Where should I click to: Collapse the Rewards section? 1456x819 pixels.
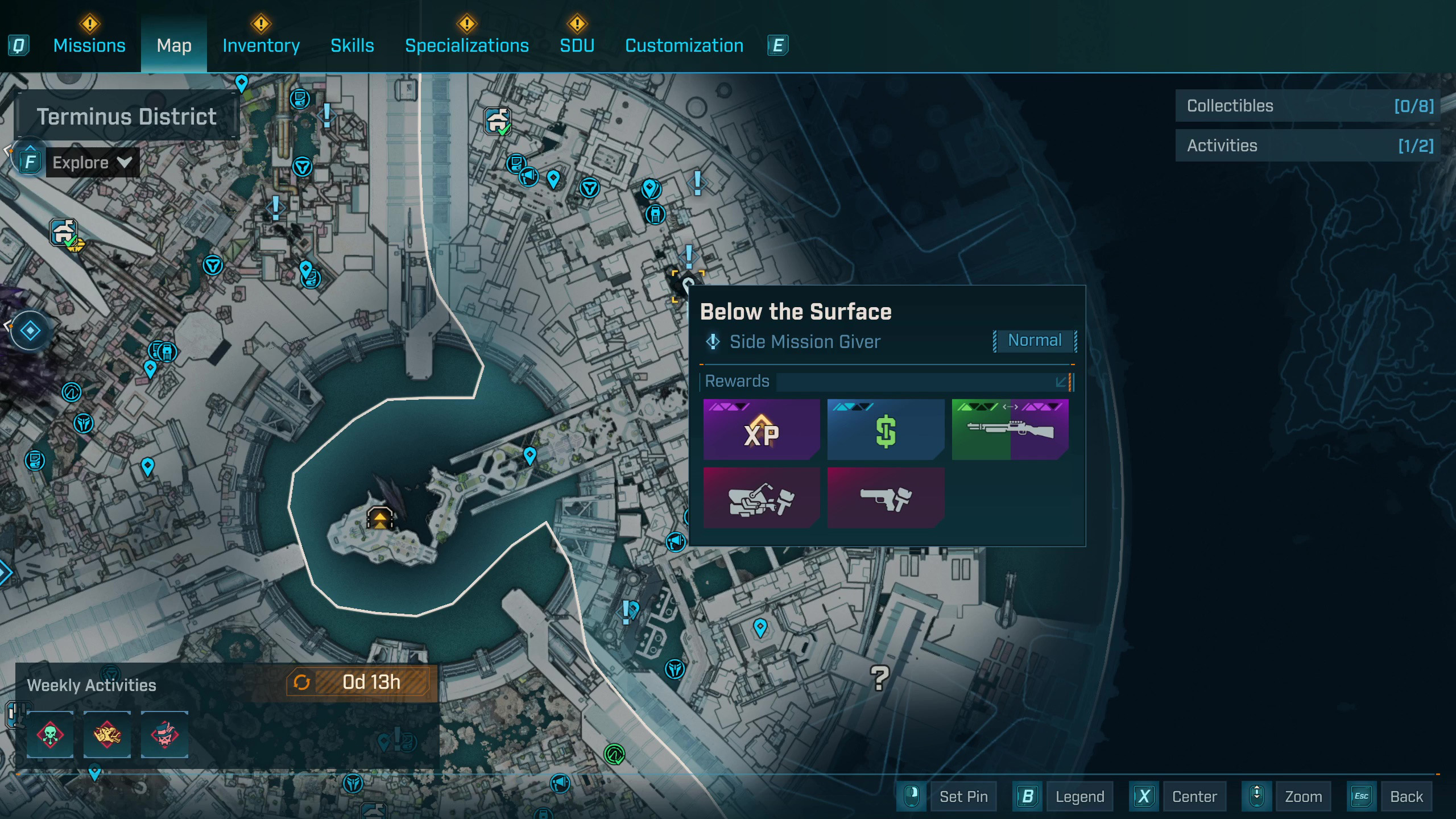point(1061,382)
